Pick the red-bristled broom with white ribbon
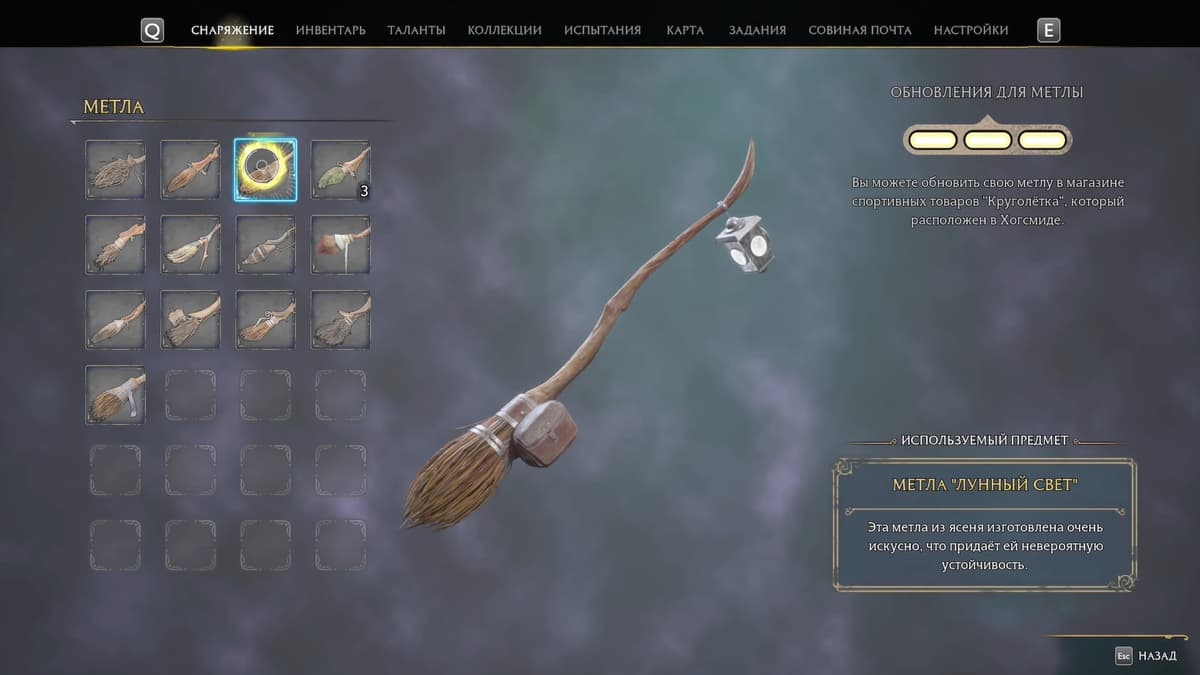Viewport: 1200px width, 675px height. tap(340, 245)
